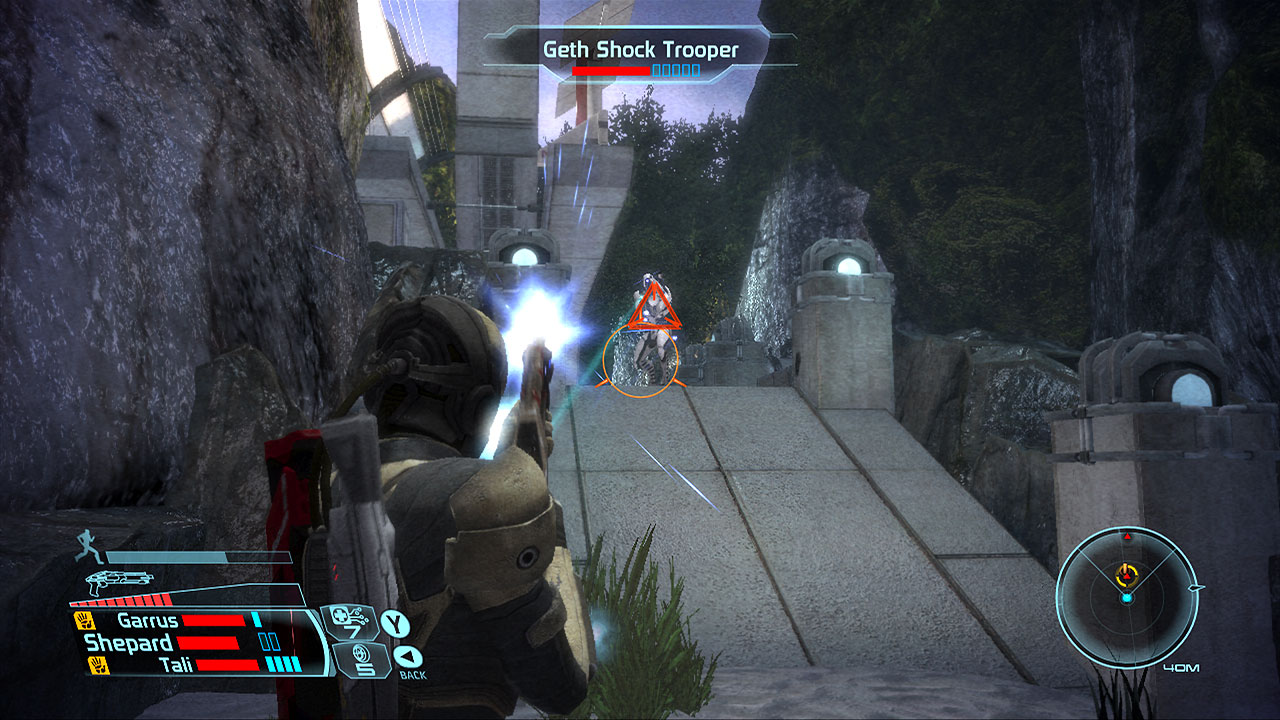Click the yellow objective marker on the radar
Screen dimensions: 1280x720
[1126, 574]
